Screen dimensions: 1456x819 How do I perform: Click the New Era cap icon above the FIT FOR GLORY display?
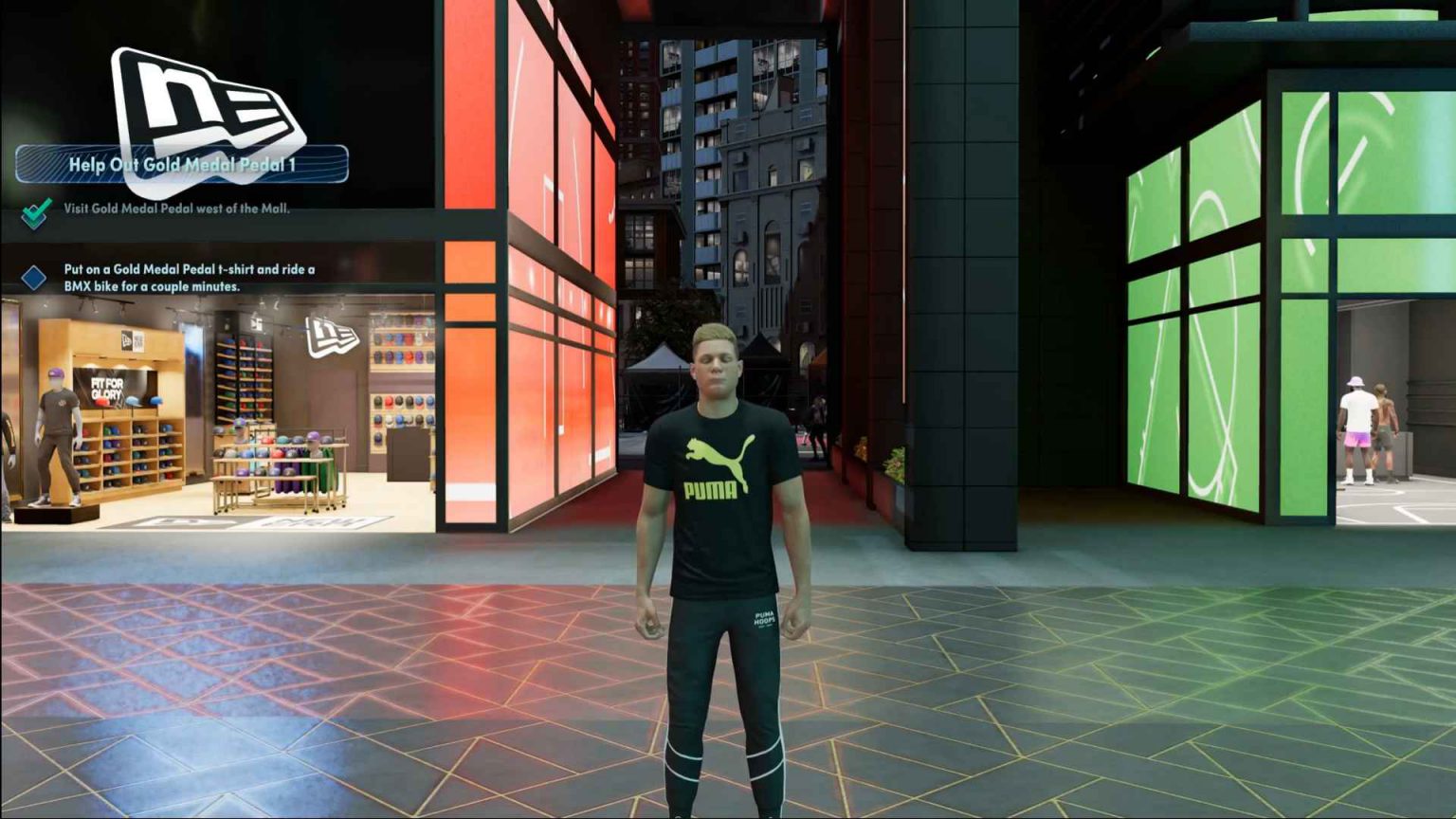[x=126, y=340]
